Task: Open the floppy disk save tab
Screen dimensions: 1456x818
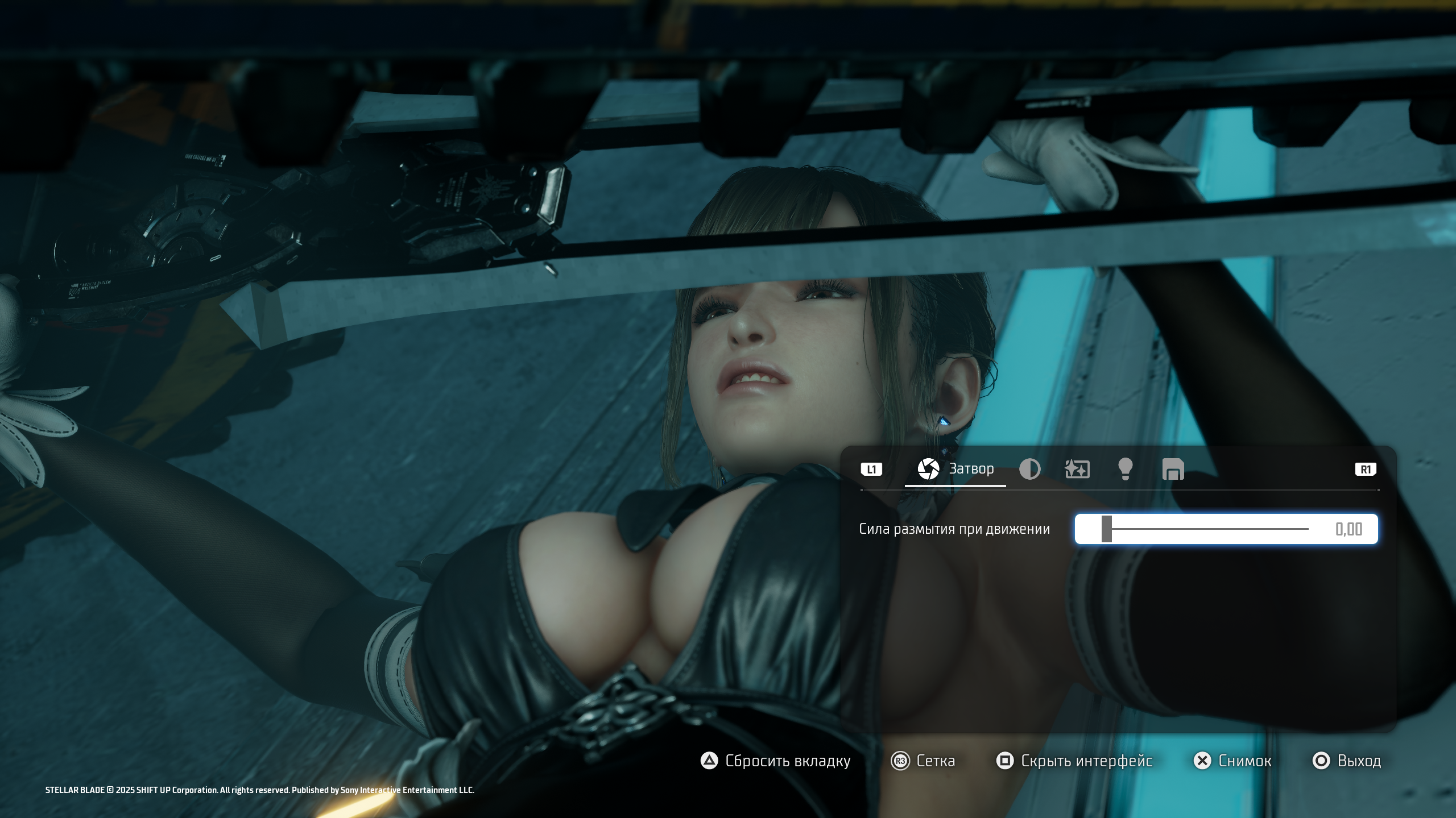Action: [x=1173, y=469]
